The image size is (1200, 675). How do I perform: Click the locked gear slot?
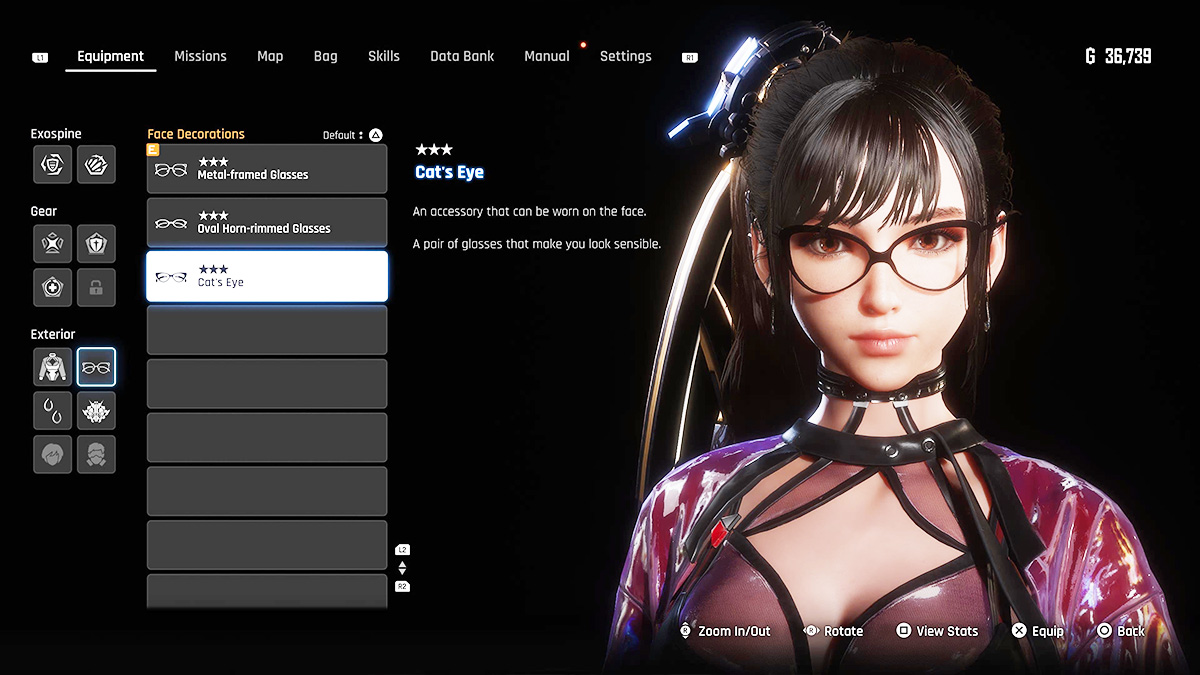96,287
